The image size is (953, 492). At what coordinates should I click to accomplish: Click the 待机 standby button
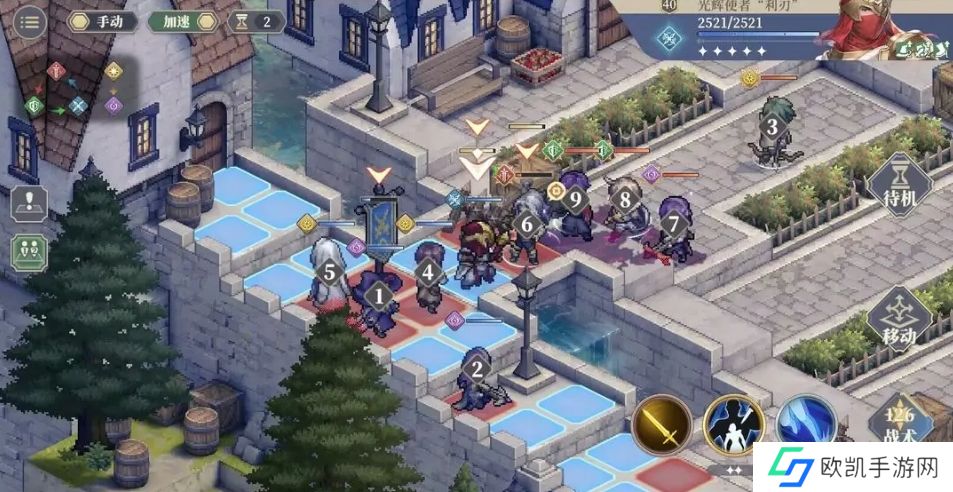click(x=899, y=188)
